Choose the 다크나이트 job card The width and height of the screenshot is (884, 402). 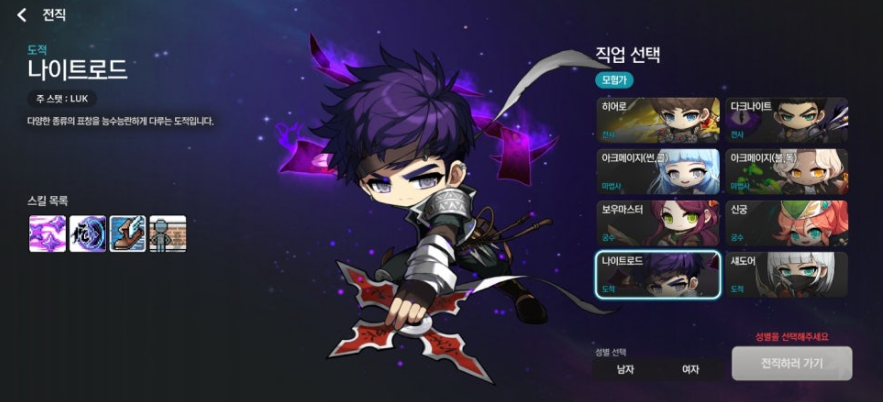coord(787,120)
